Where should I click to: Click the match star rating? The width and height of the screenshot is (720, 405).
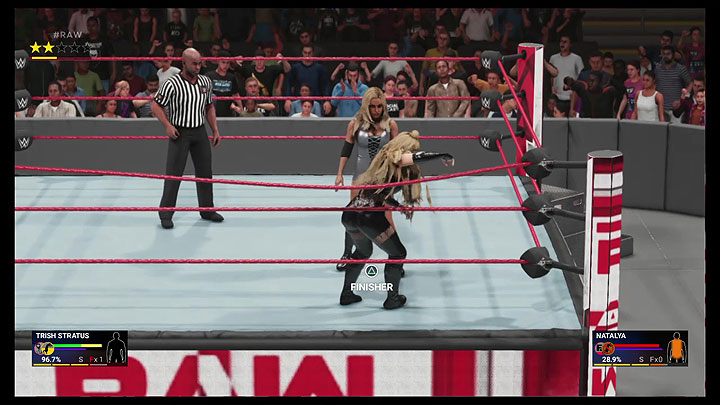[57, 47]
